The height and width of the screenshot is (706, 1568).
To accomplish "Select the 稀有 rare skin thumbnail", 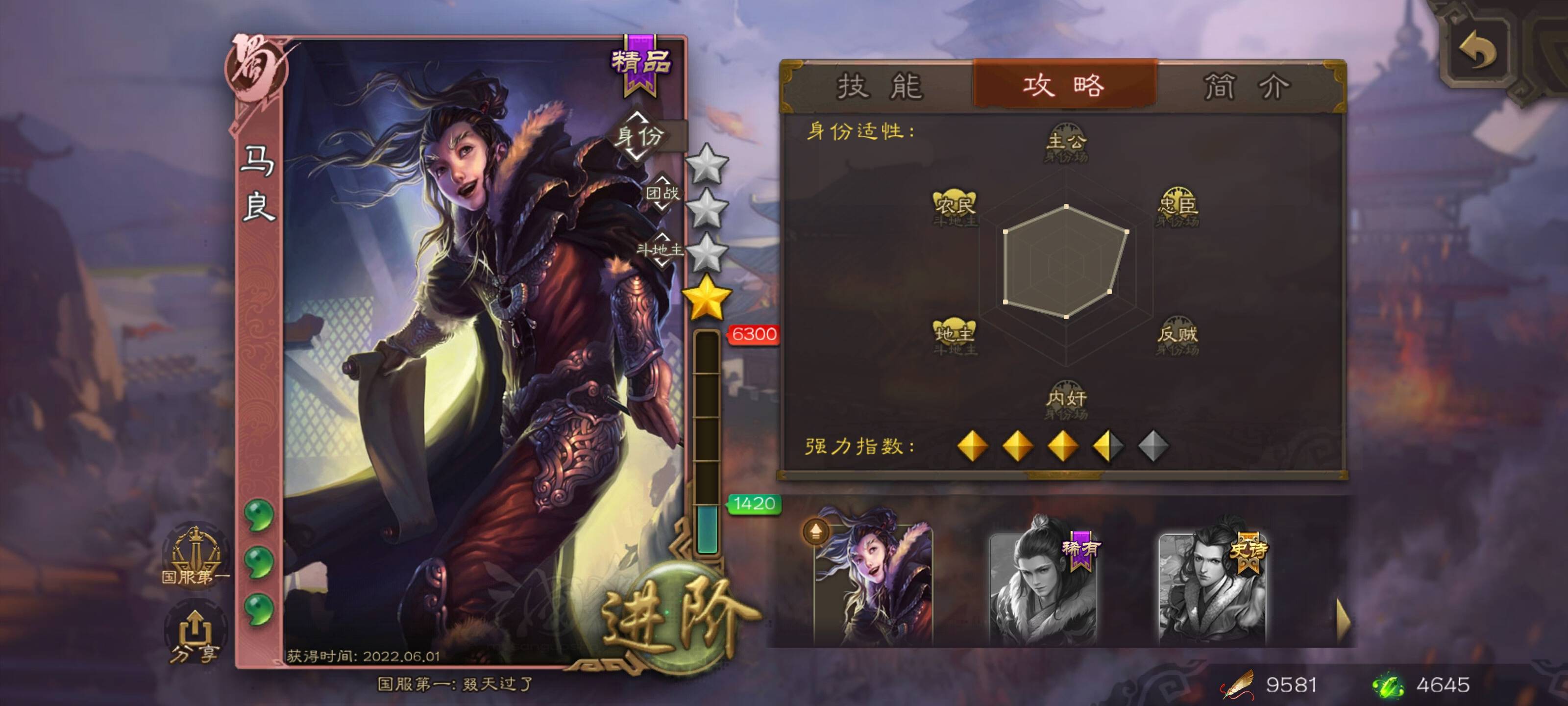I will pos(1043,586).
